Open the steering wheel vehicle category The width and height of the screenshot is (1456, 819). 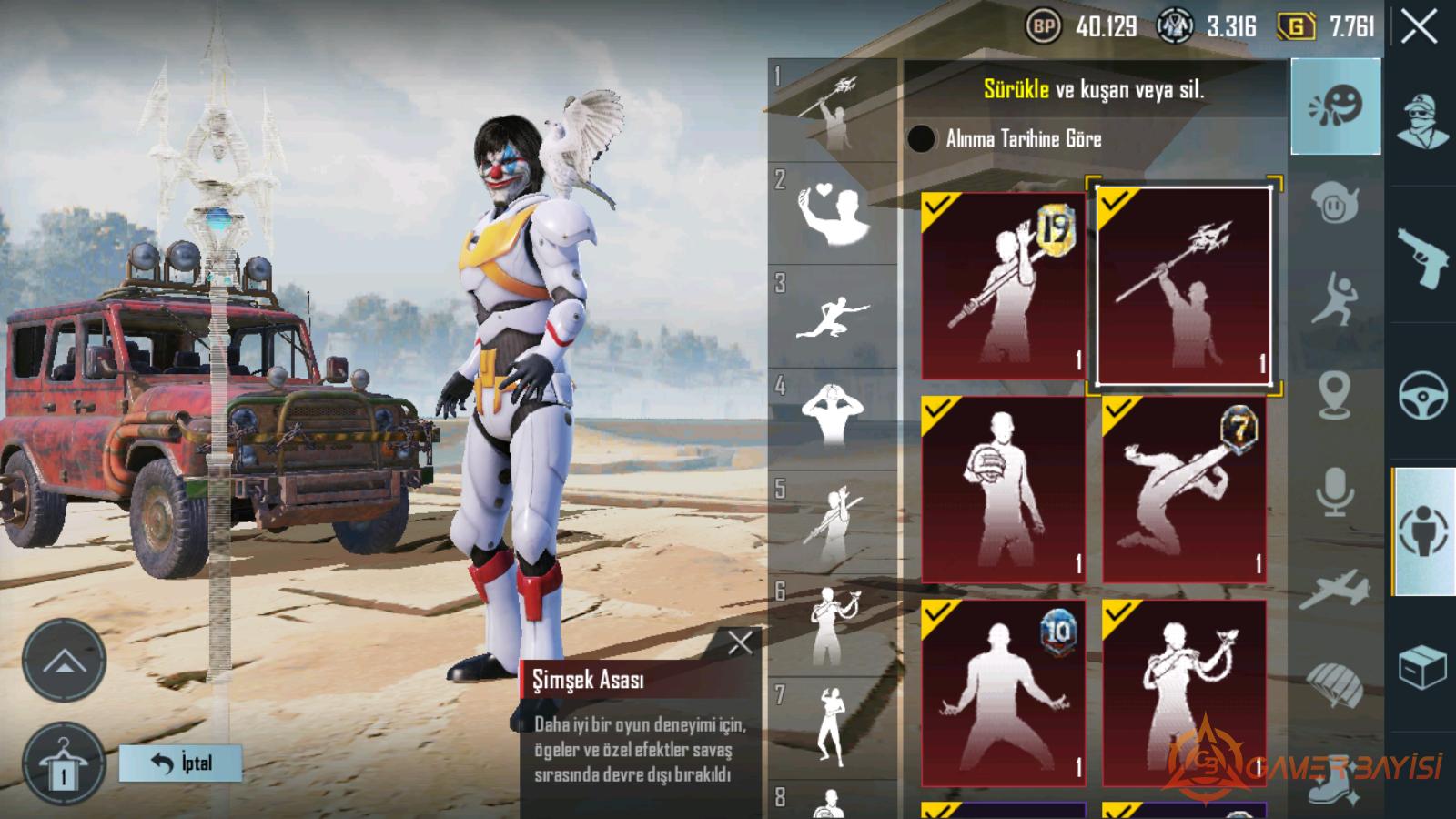(x=1422, y=394)
